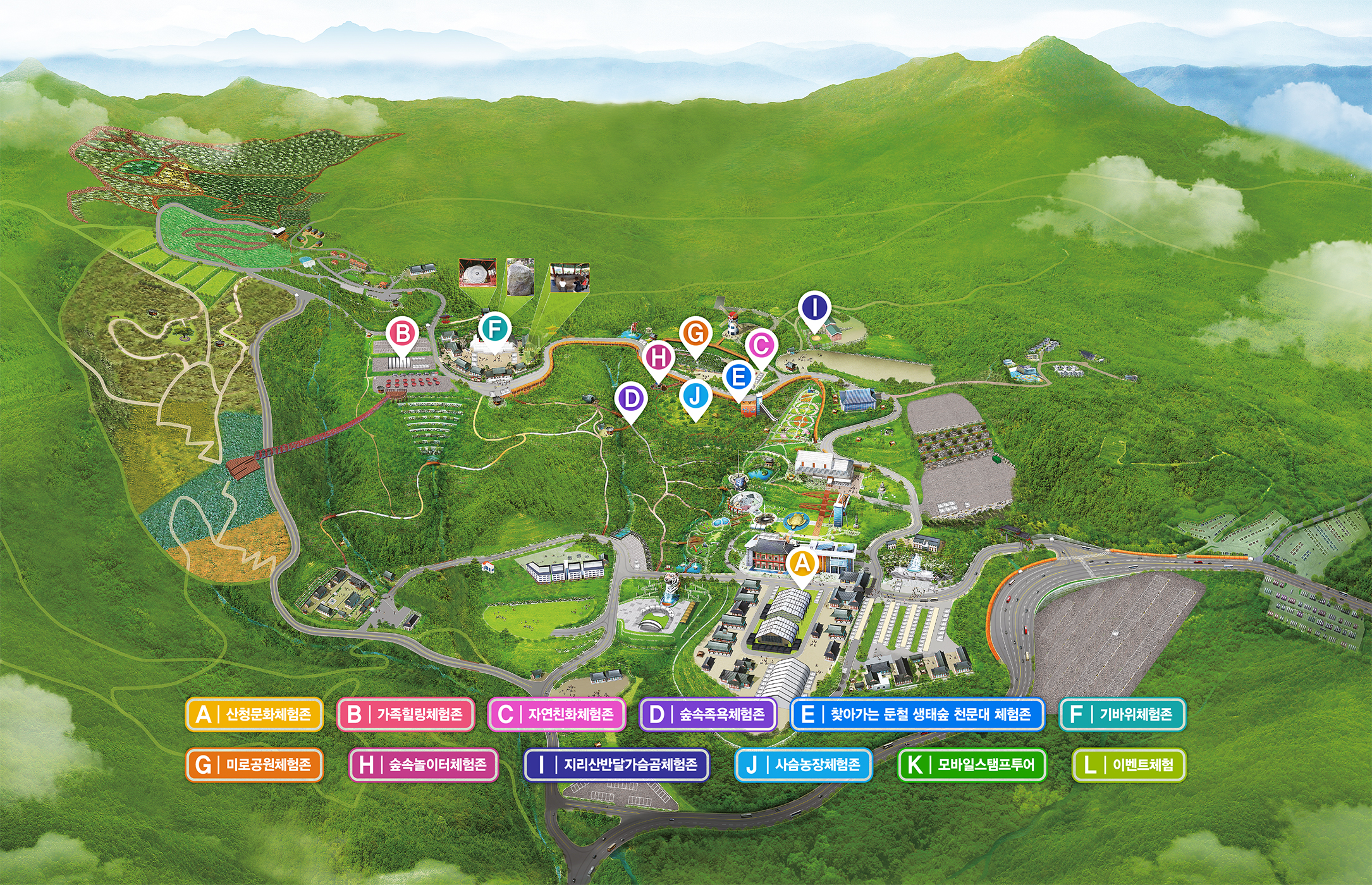Open the 모바일스탬프투어 legend entry
Viewport: 1372px width, 885px height.
[972, 765]
